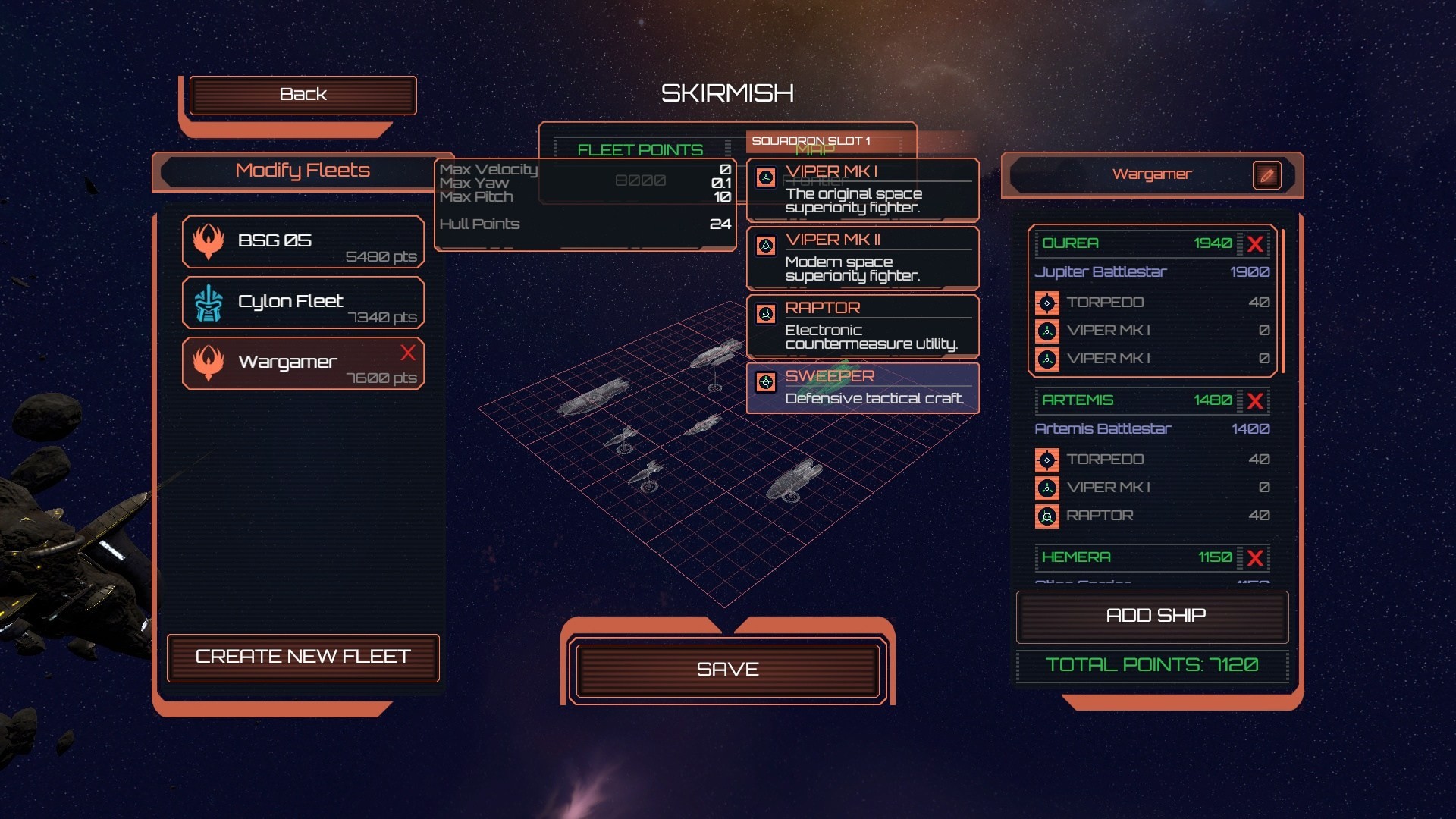Select the Viper MK I squadron icon
Image resolution: width=1456 pixels, height=819 pixels.
[764, 177]
